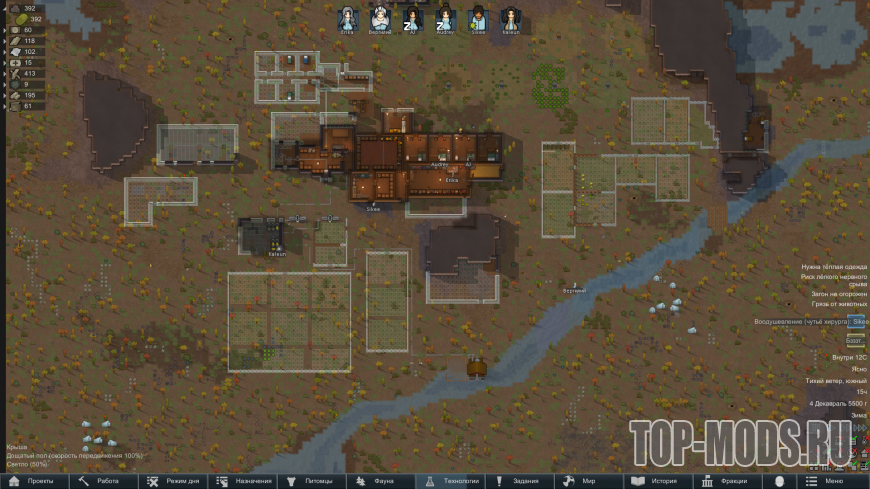Viewport: 870px width, 489px height.
Task: Select sleeping colonist AJ's portrait
Action: pos(413,18)
